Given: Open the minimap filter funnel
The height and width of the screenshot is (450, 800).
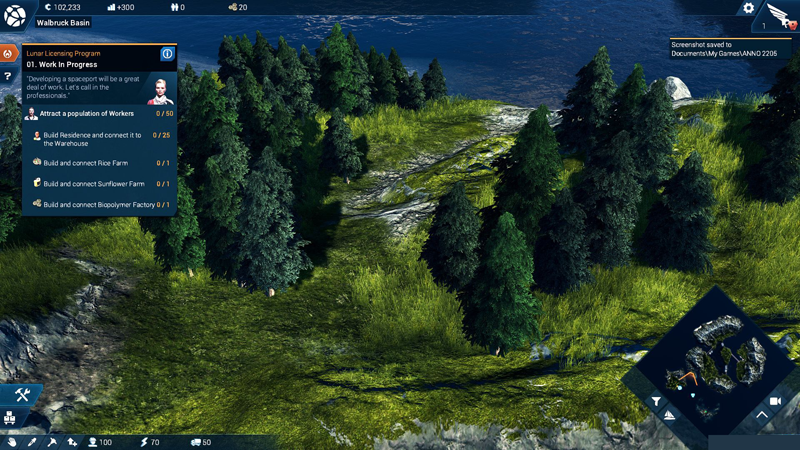Looking at the screenshot, I should (x=656, y=402).
